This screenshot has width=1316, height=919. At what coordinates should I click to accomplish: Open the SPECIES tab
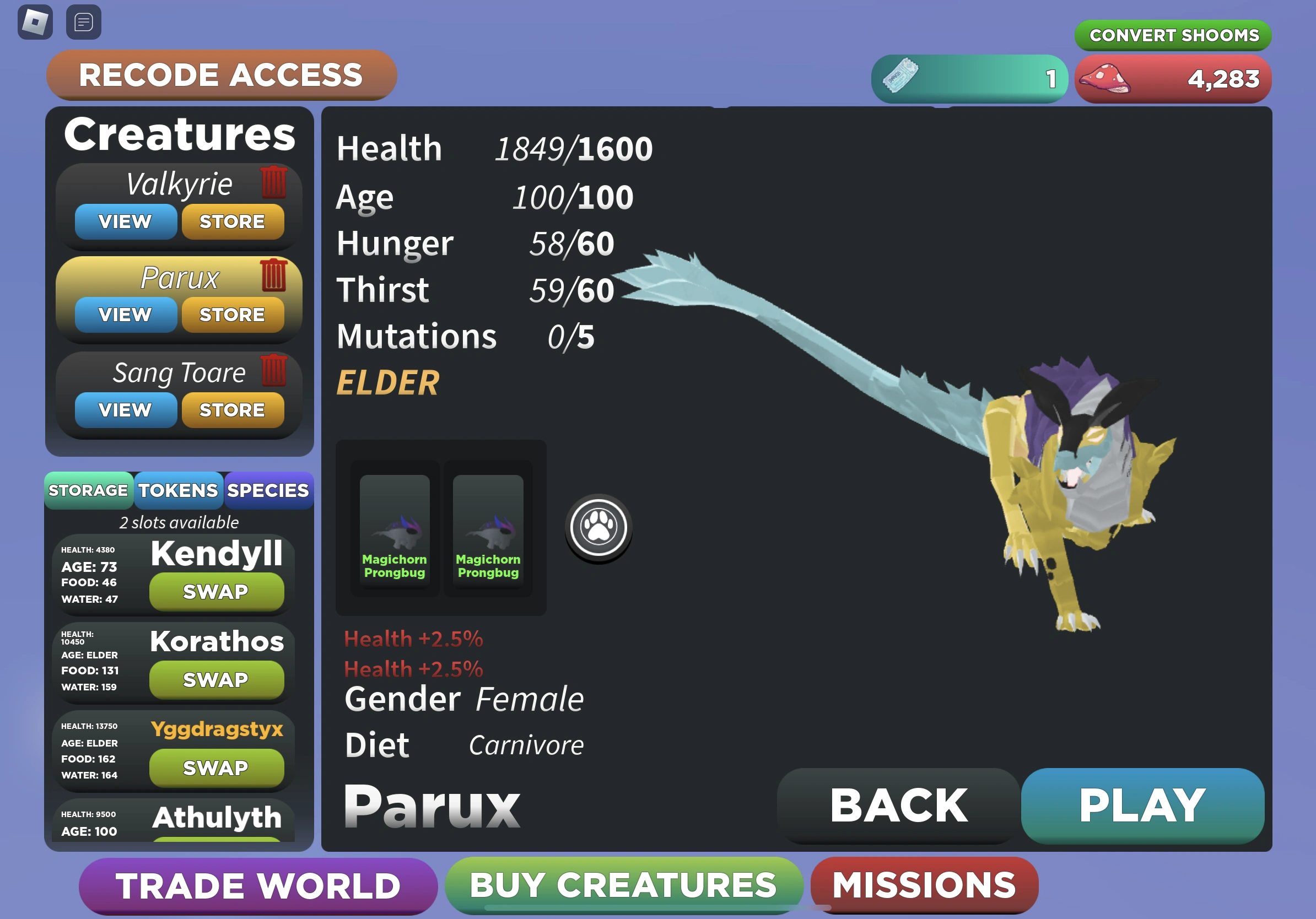click(x=268, y=490)
